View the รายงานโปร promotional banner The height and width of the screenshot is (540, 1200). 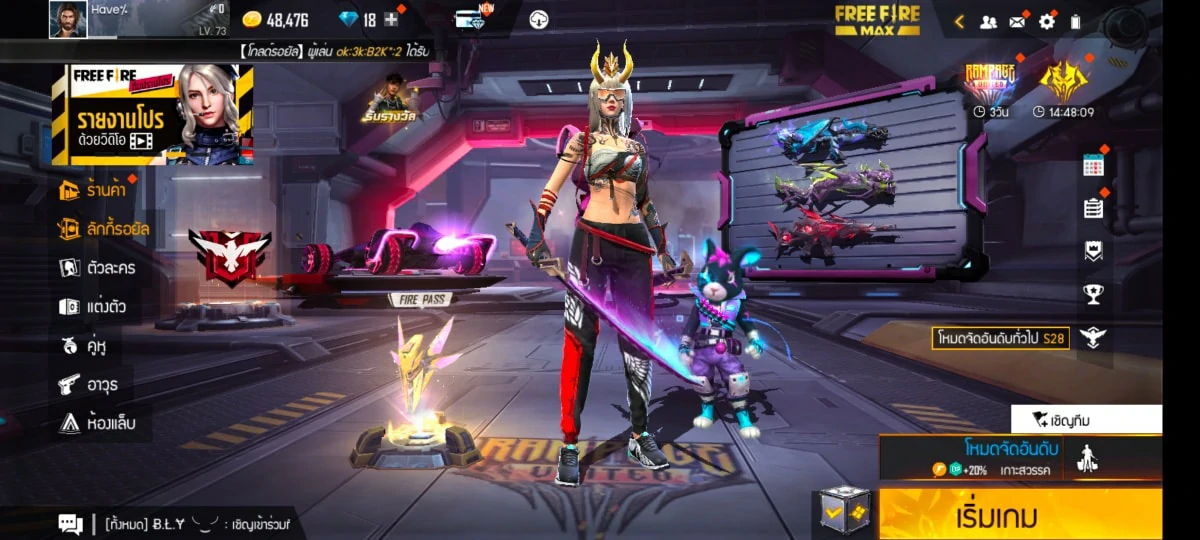(152, 114)
